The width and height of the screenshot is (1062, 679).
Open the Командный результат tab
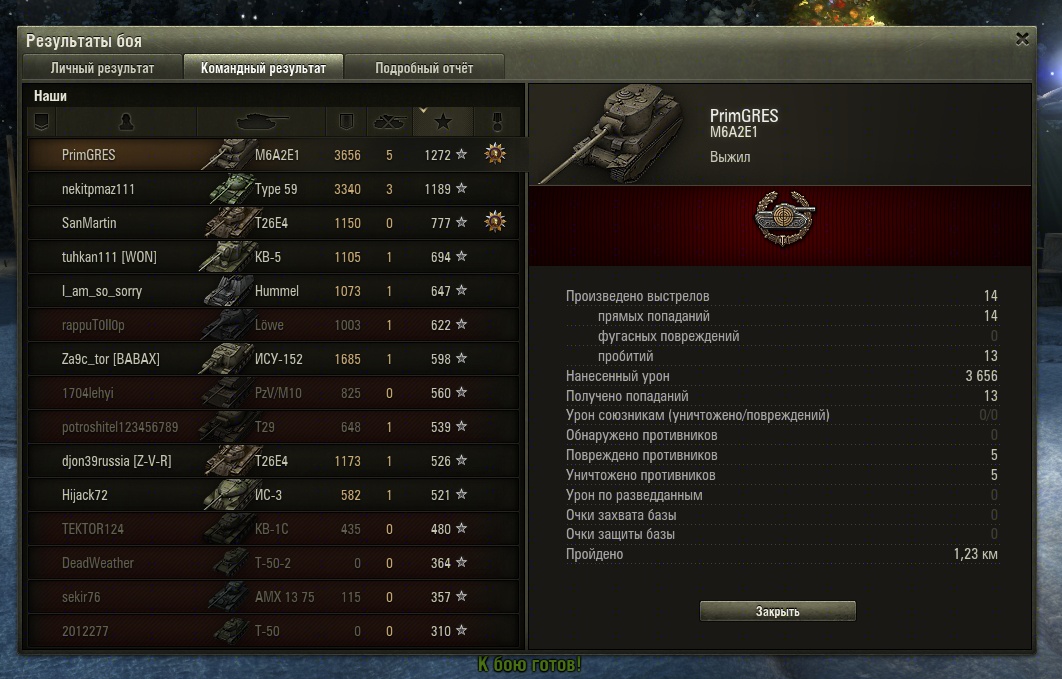pyautogui.click(x=263, y=68)
